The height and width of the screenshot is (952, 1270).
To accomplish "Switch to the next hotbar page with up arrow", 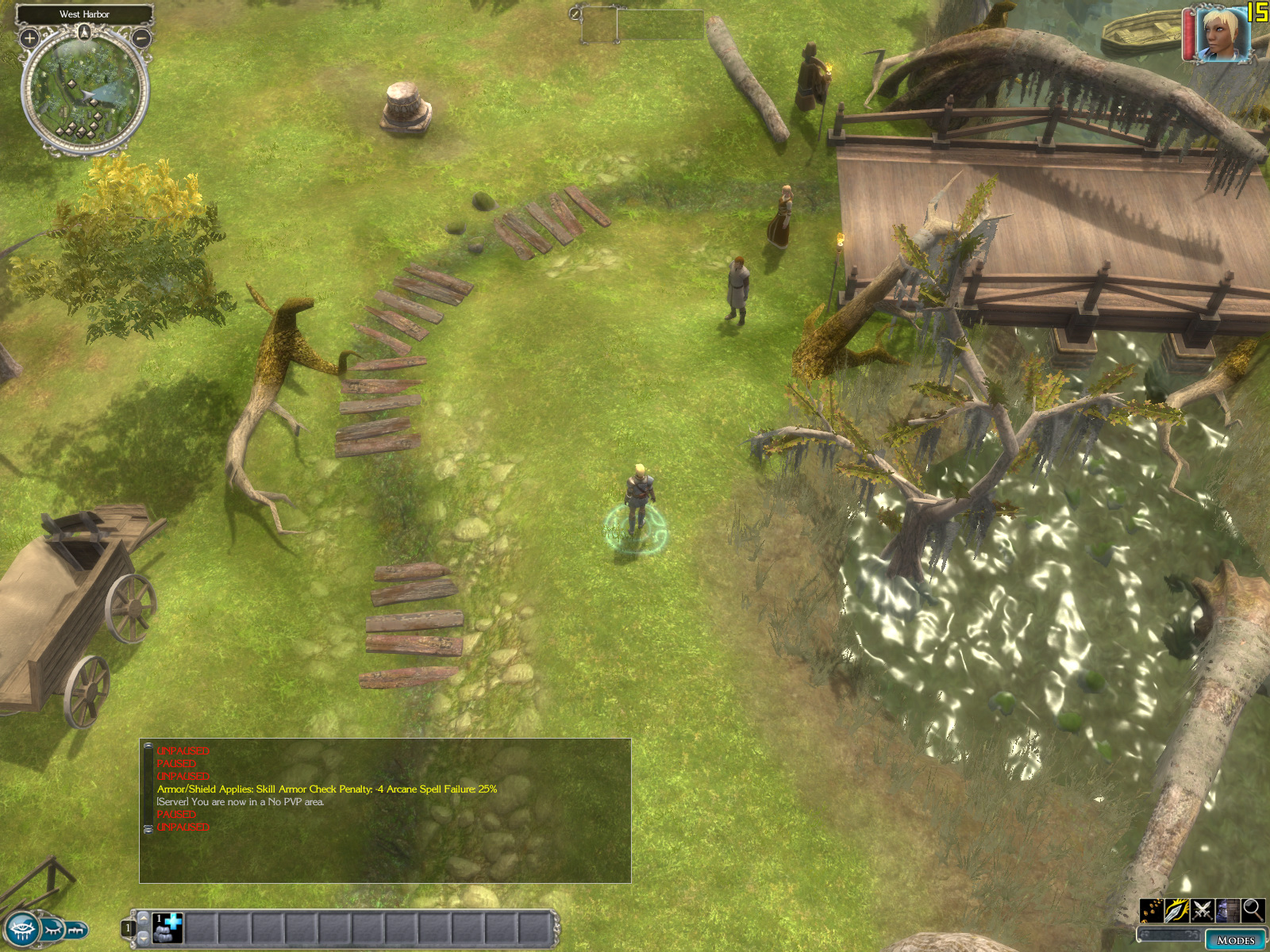I will coord(144,916).
